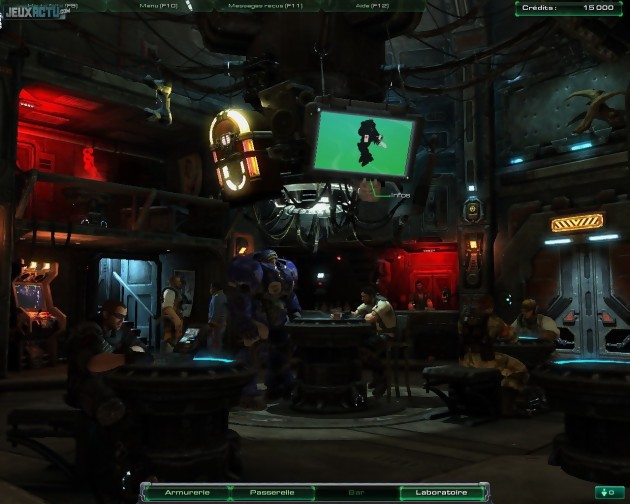The image size is (630, 504).
Task: Click the green counter button bottom-right
Action: pyautogui.click(x=607, y=492)
